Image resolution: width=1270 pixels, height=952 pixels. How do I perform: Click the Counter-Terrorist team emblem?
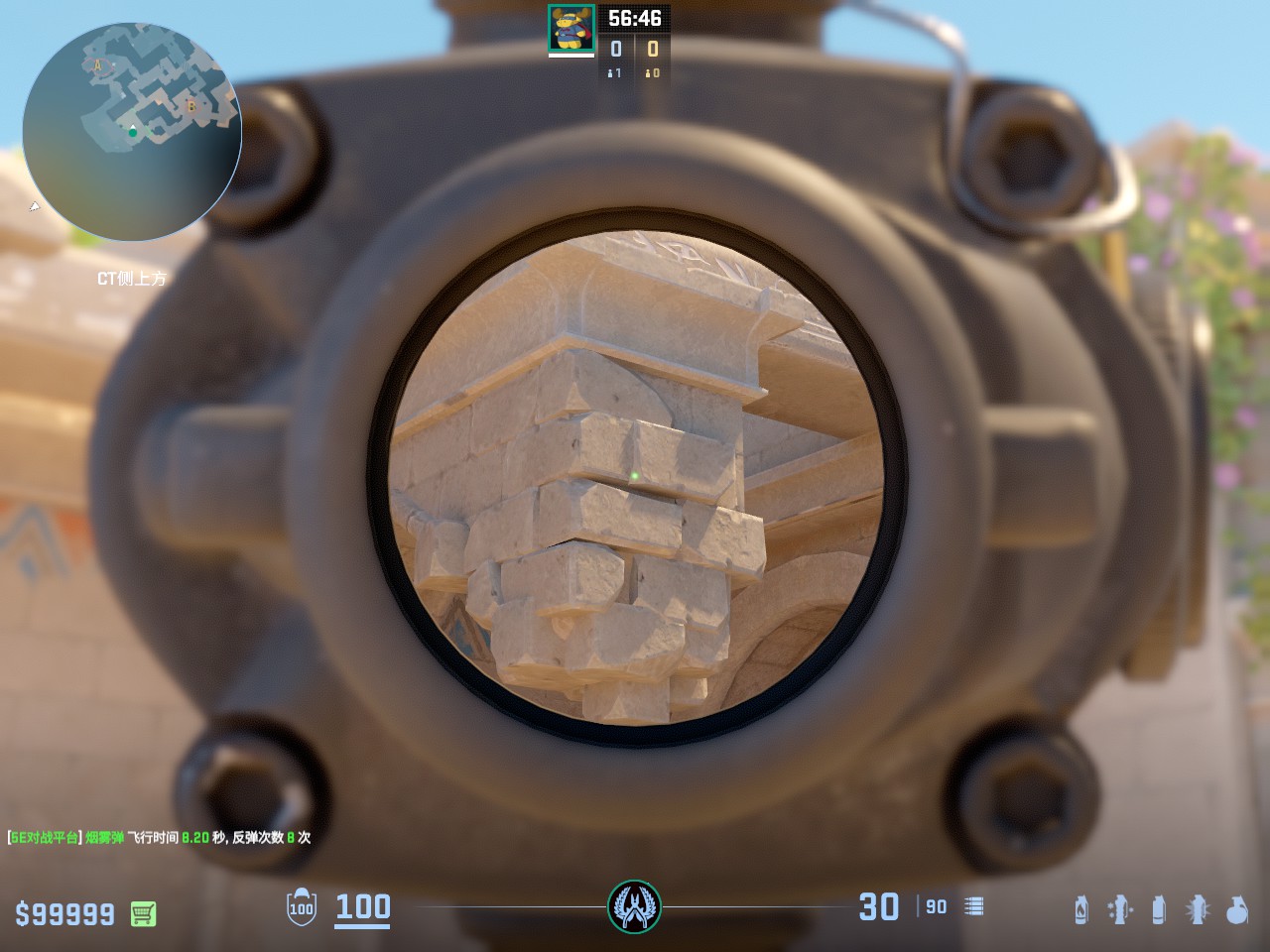tap(634, 905)
